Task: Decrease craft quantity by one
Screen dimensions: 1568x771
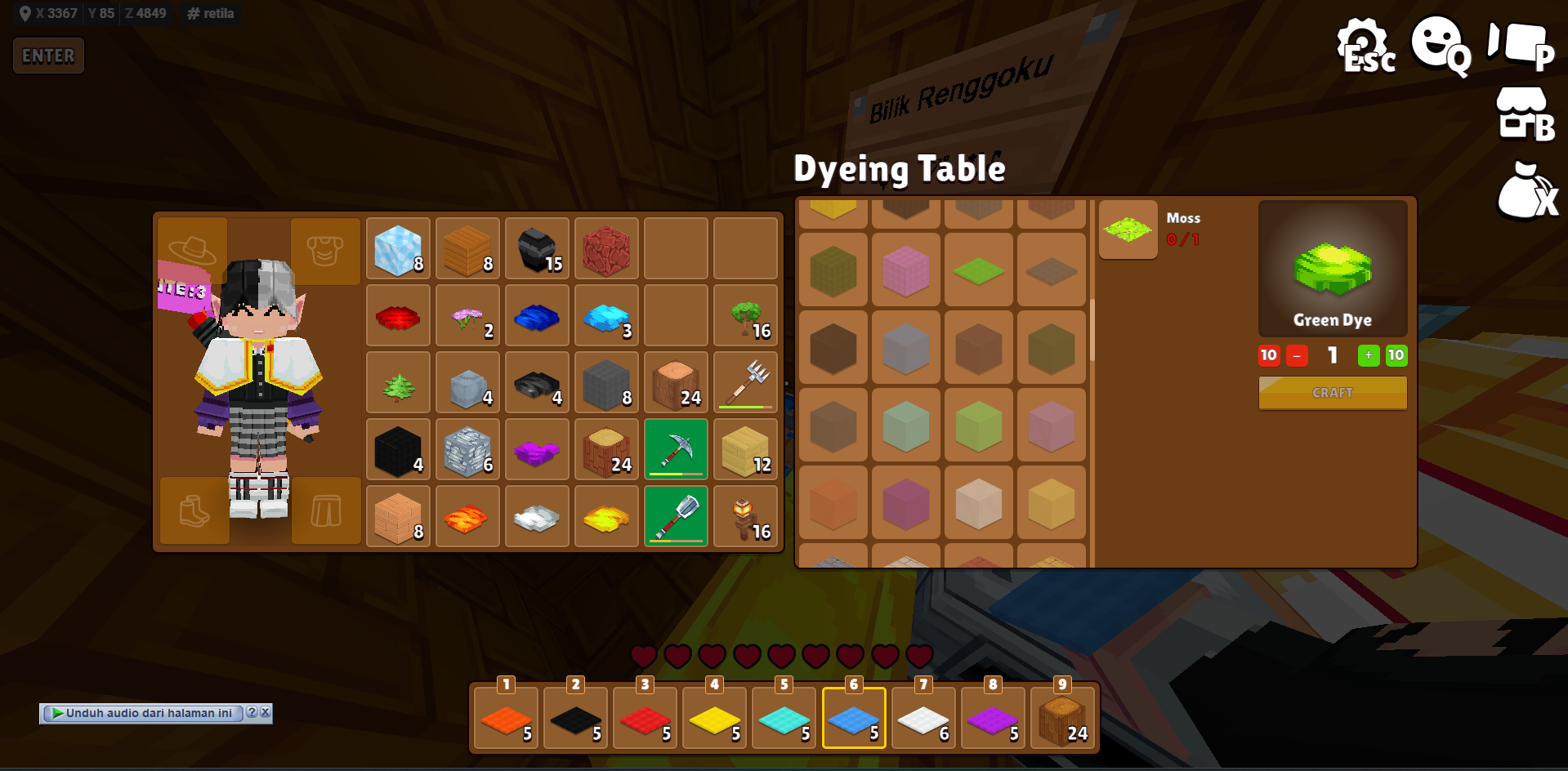Action: coord(1297,355)
